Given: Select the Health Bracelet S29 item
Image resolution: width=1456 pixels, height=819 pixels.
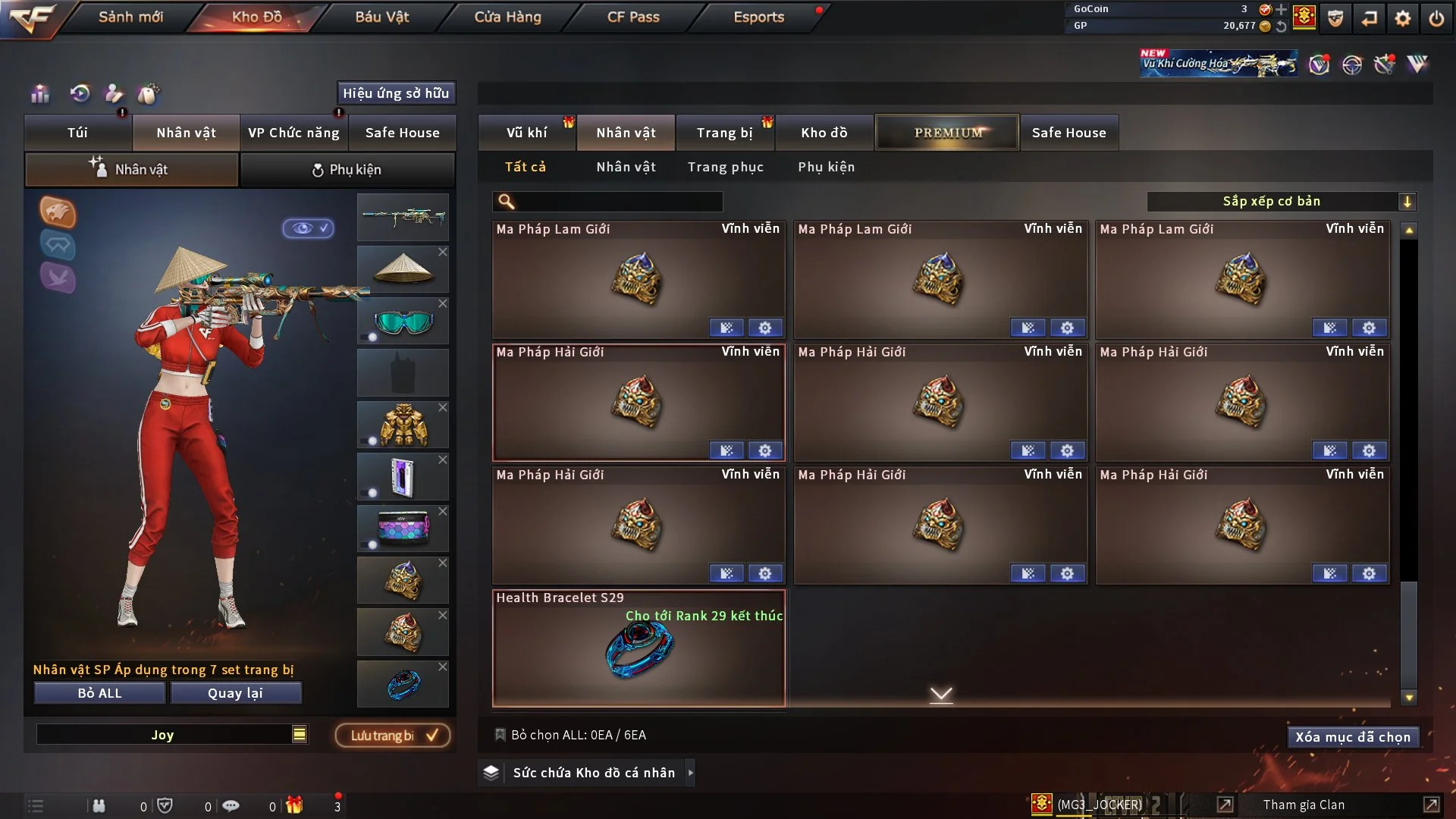Looking at the screenshot, I should click(x=639, y=649).
